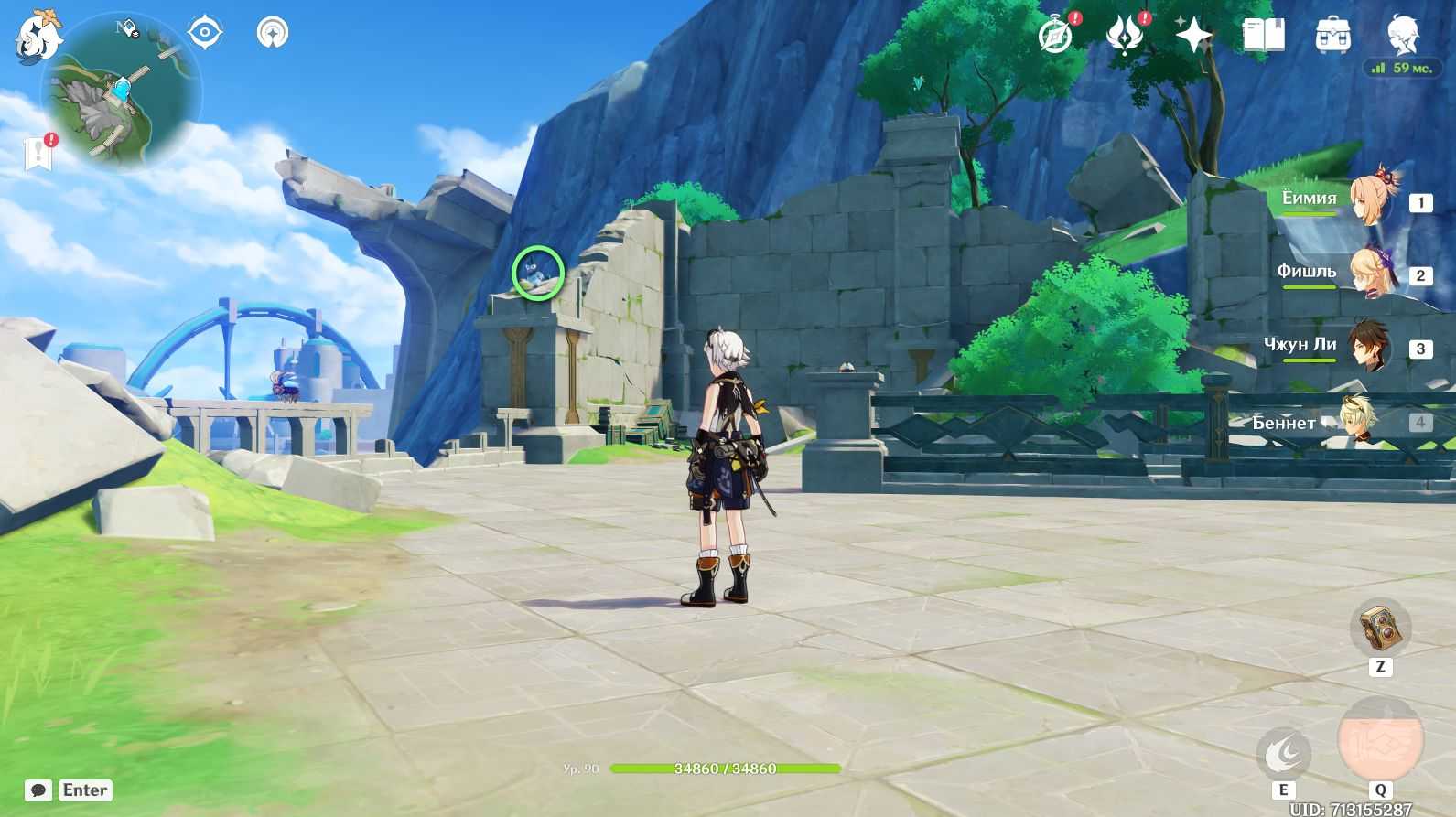Switch to party member Фишль

tap(1370, 273)
